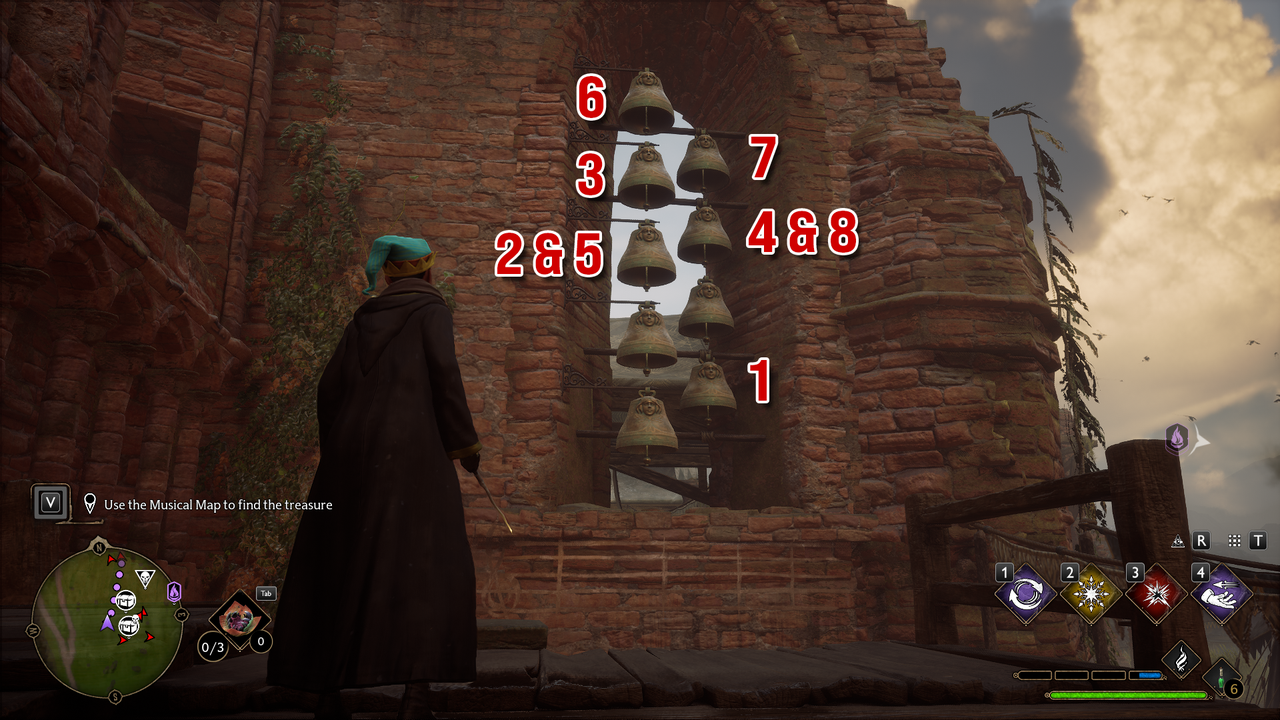Image resolution: width=1280 pixels, height=720 pixels.
Task: Click the T keybind indicator
Action: coord(1258,539)
